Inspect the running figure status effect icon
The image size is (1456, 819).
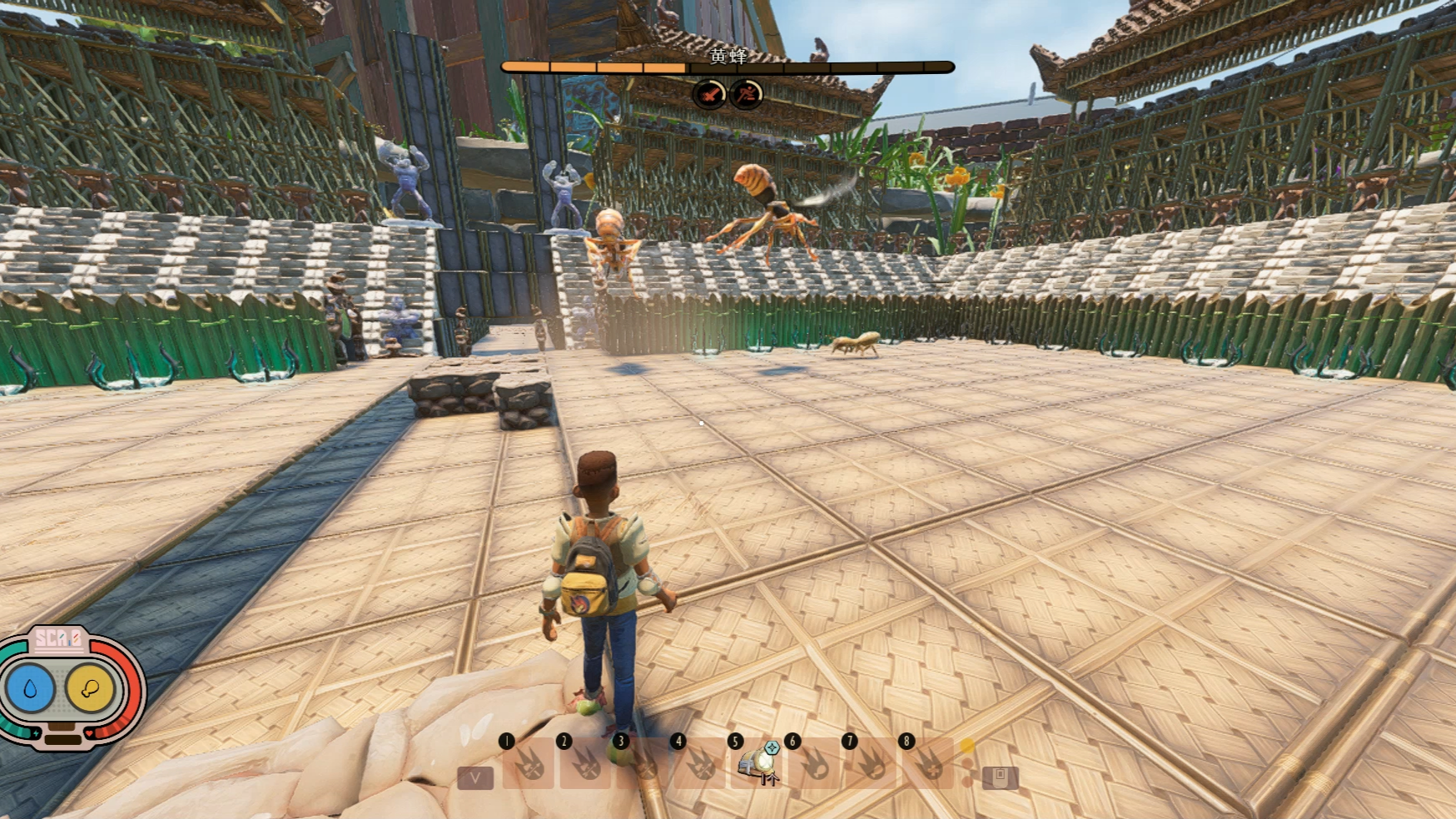click(746, 95)
